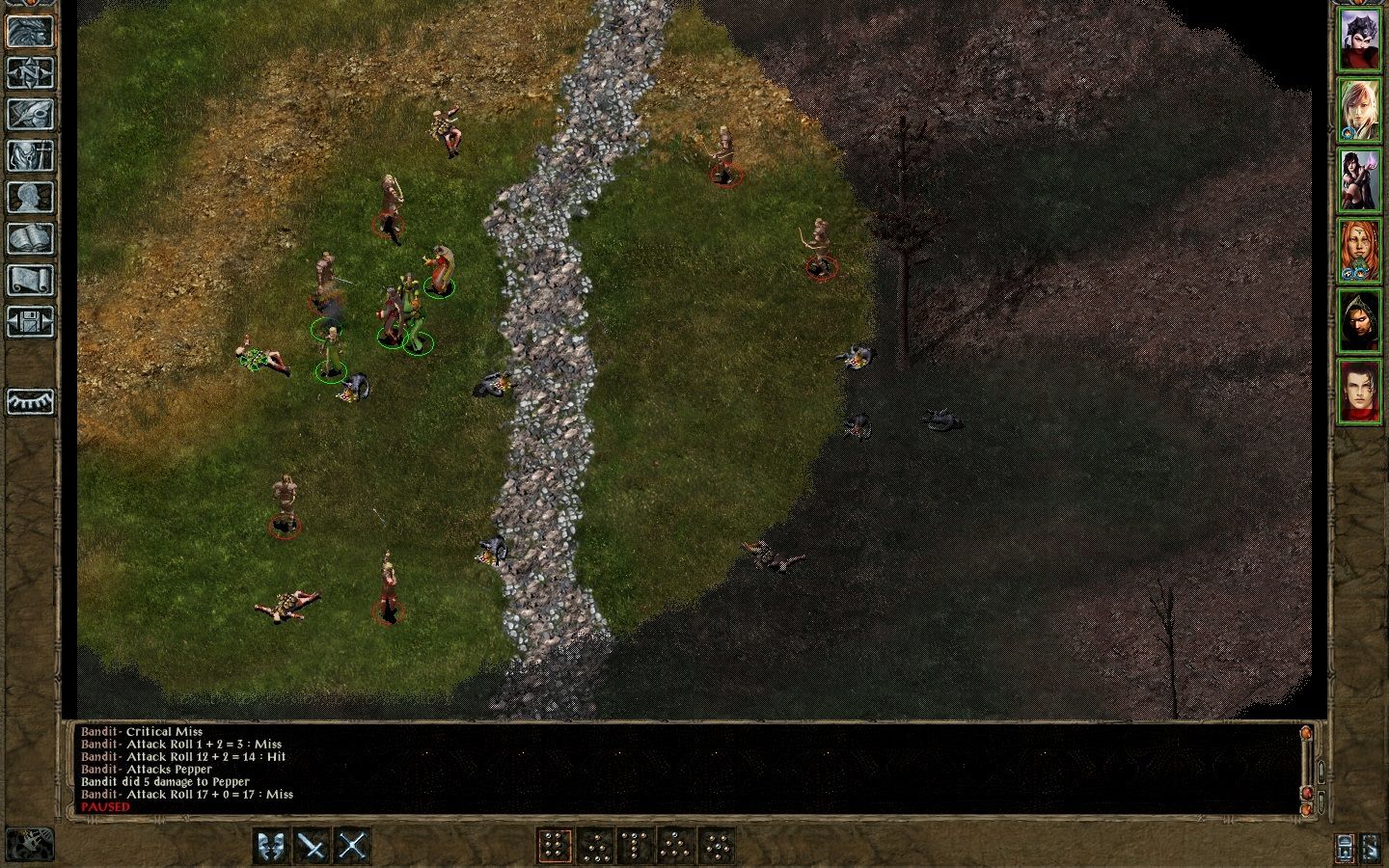Click the rest button with the closed eye
Screen dimensions: 1389x868
pyautogui.click(x=30, y=401)
